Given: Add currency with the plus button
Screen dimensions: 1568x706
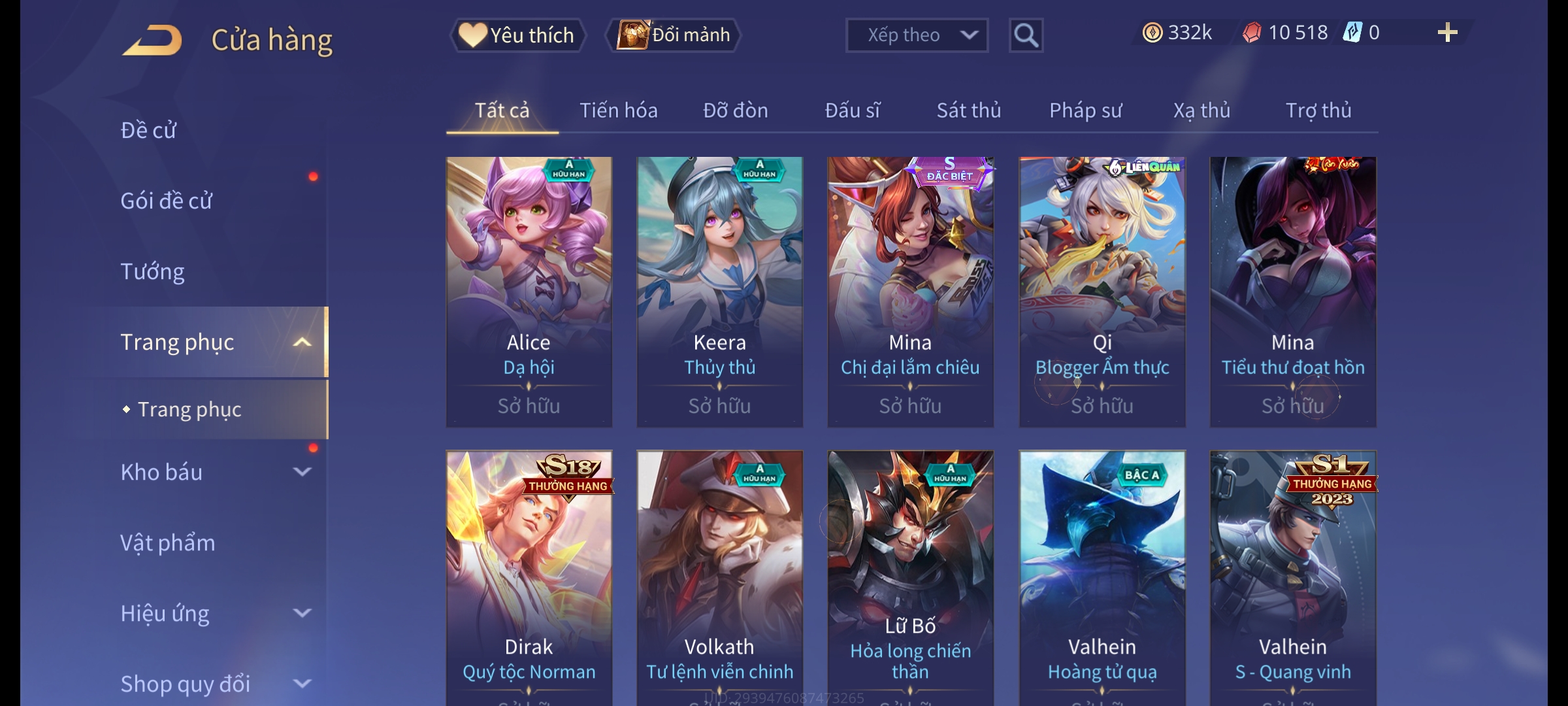Looking at the screenshot, I should pyautogui.click(x=1447, y=33).
